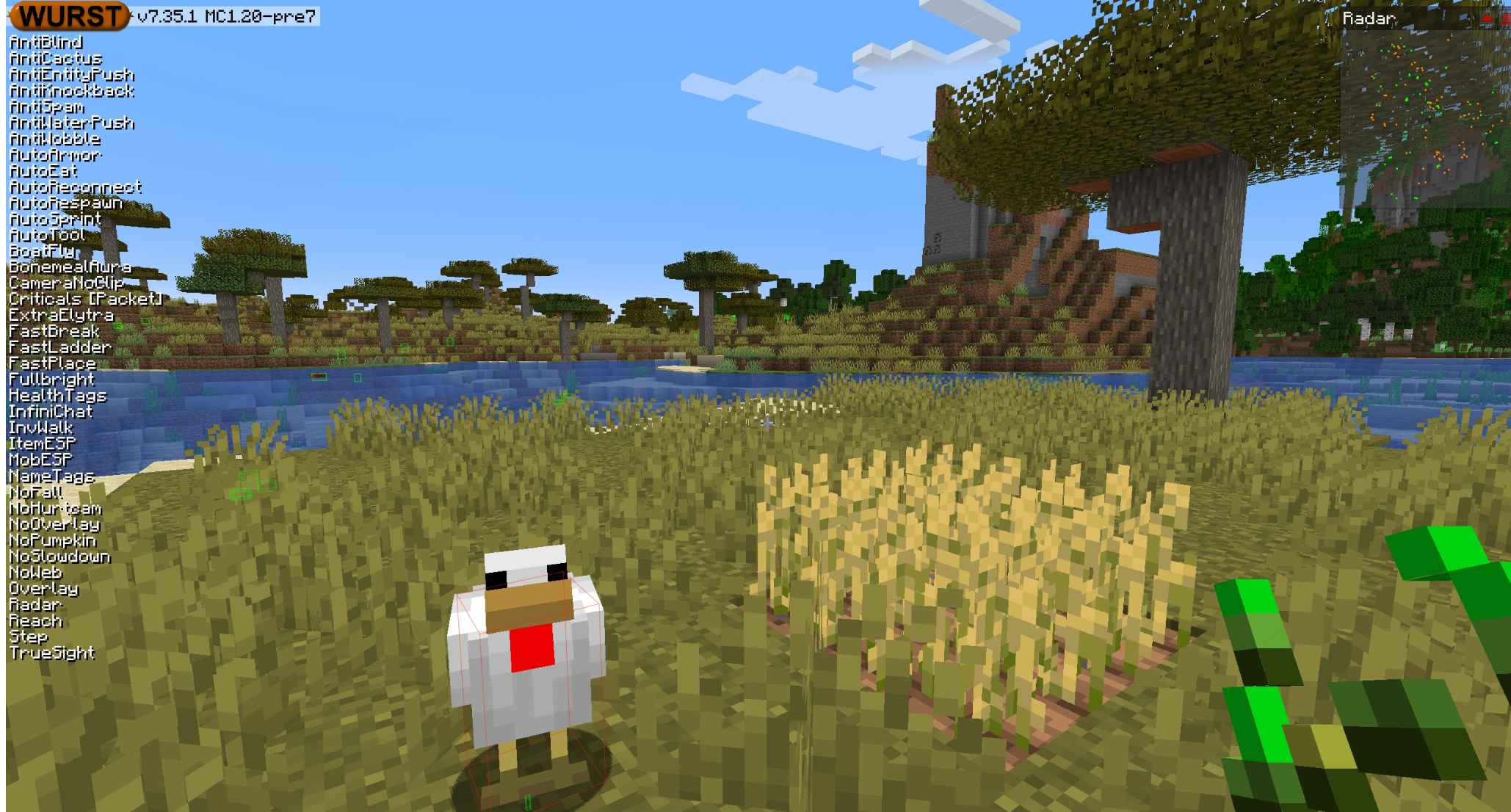Click the HealthTags entry
The image size is (1511, 812).
(x=59, y=395)
